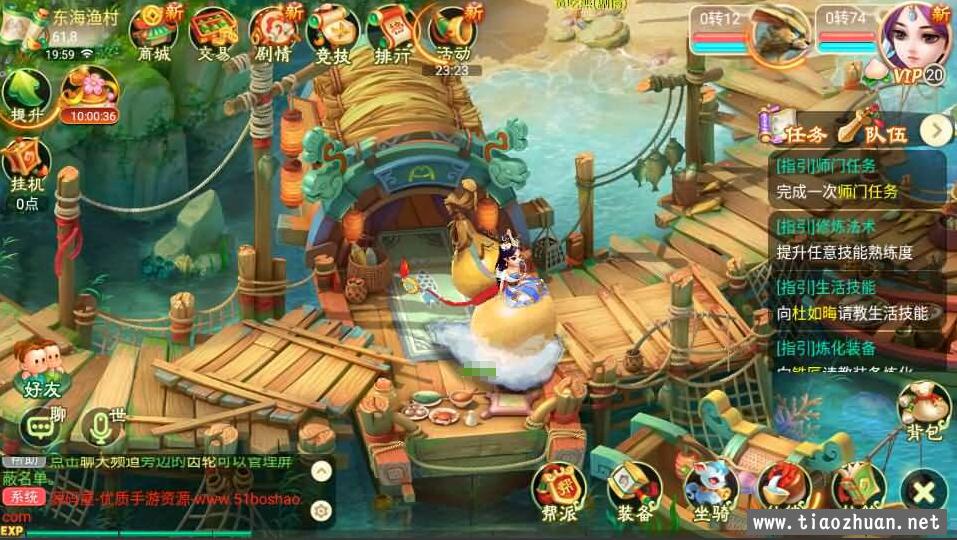Tap the 提升 upgrade leaf icon
Image resolution: width=957 pixels, height=540 pixels.
pos(27,97)
